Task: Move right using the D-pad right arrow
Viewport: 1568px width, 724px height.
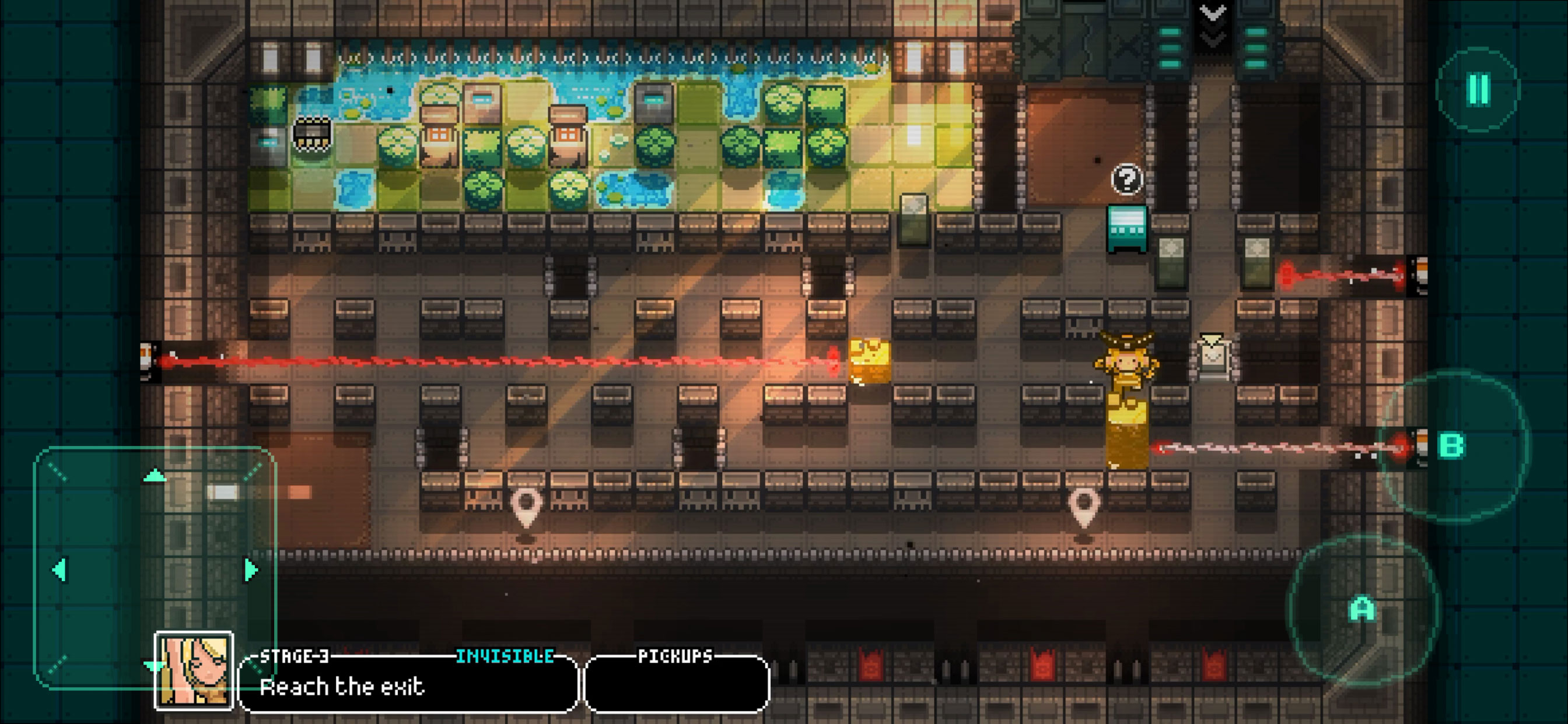Action: click(251, 570)
